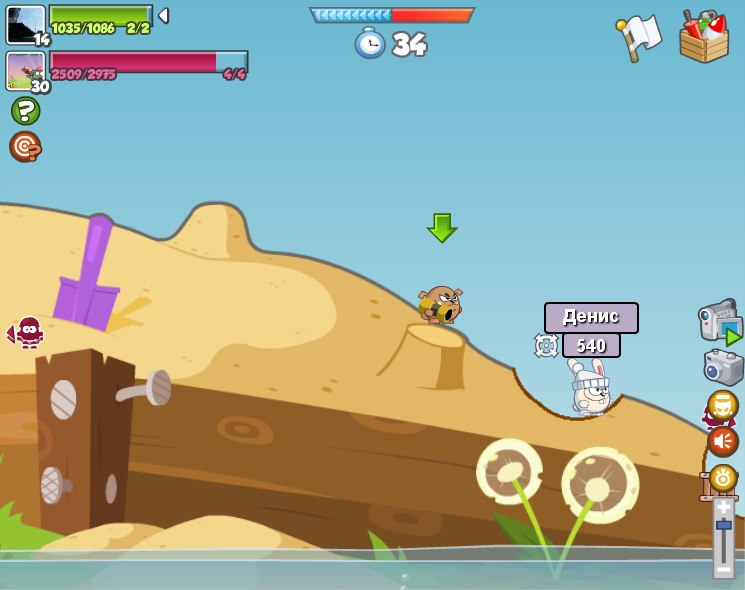
Task: Click the red off-screen enemy indicator
Action: pyautogui.click(x=28, y=331)
